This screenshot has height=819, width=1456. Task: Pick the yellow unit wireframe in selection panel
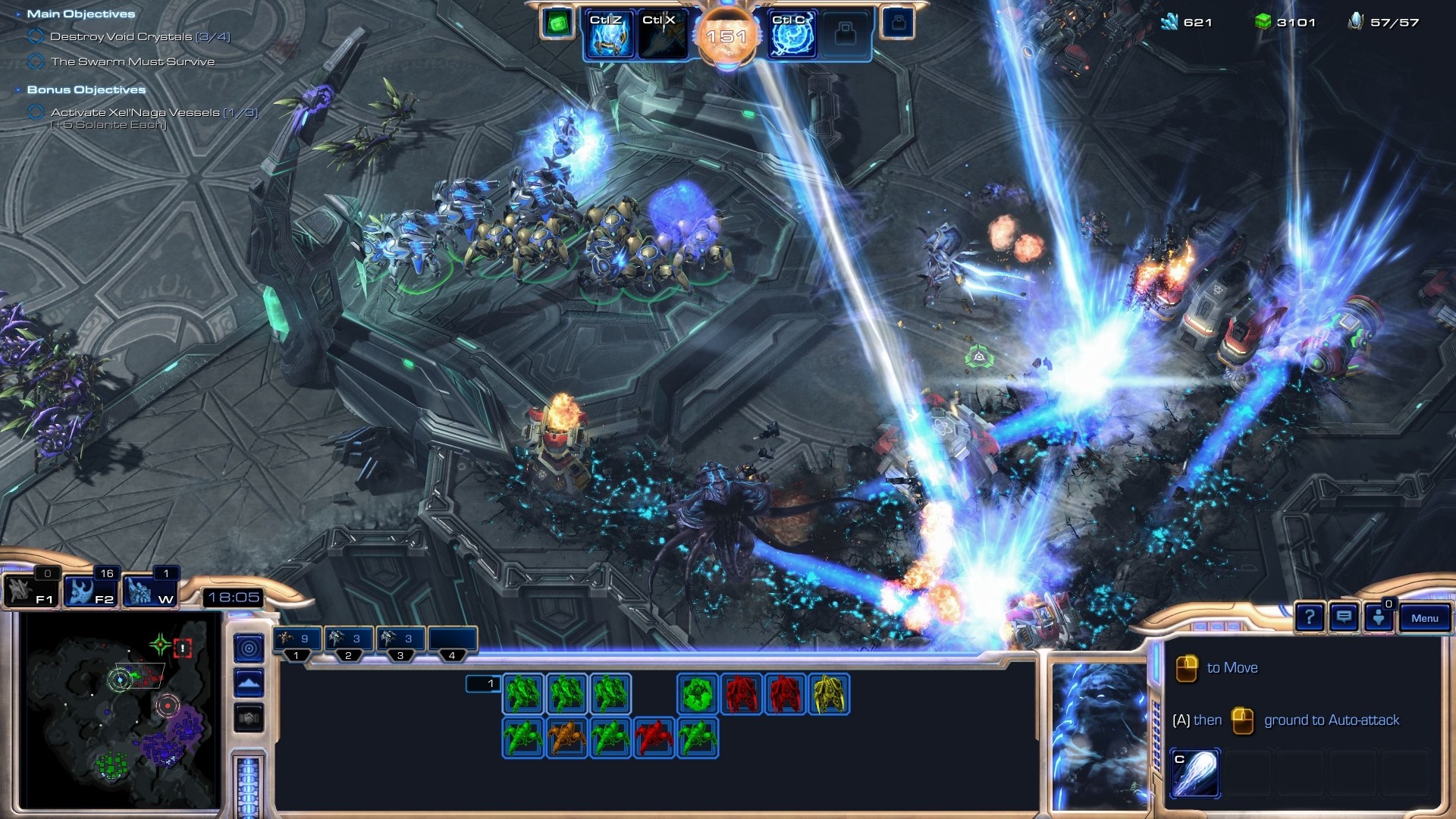[x=829, y=694]
